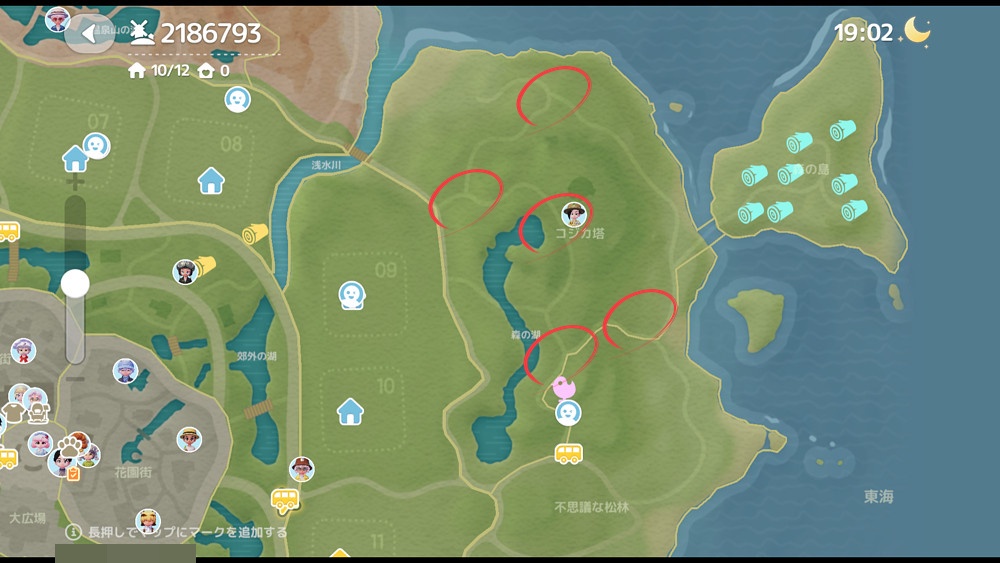Select the bus stop marker south of plot 10

285,499
